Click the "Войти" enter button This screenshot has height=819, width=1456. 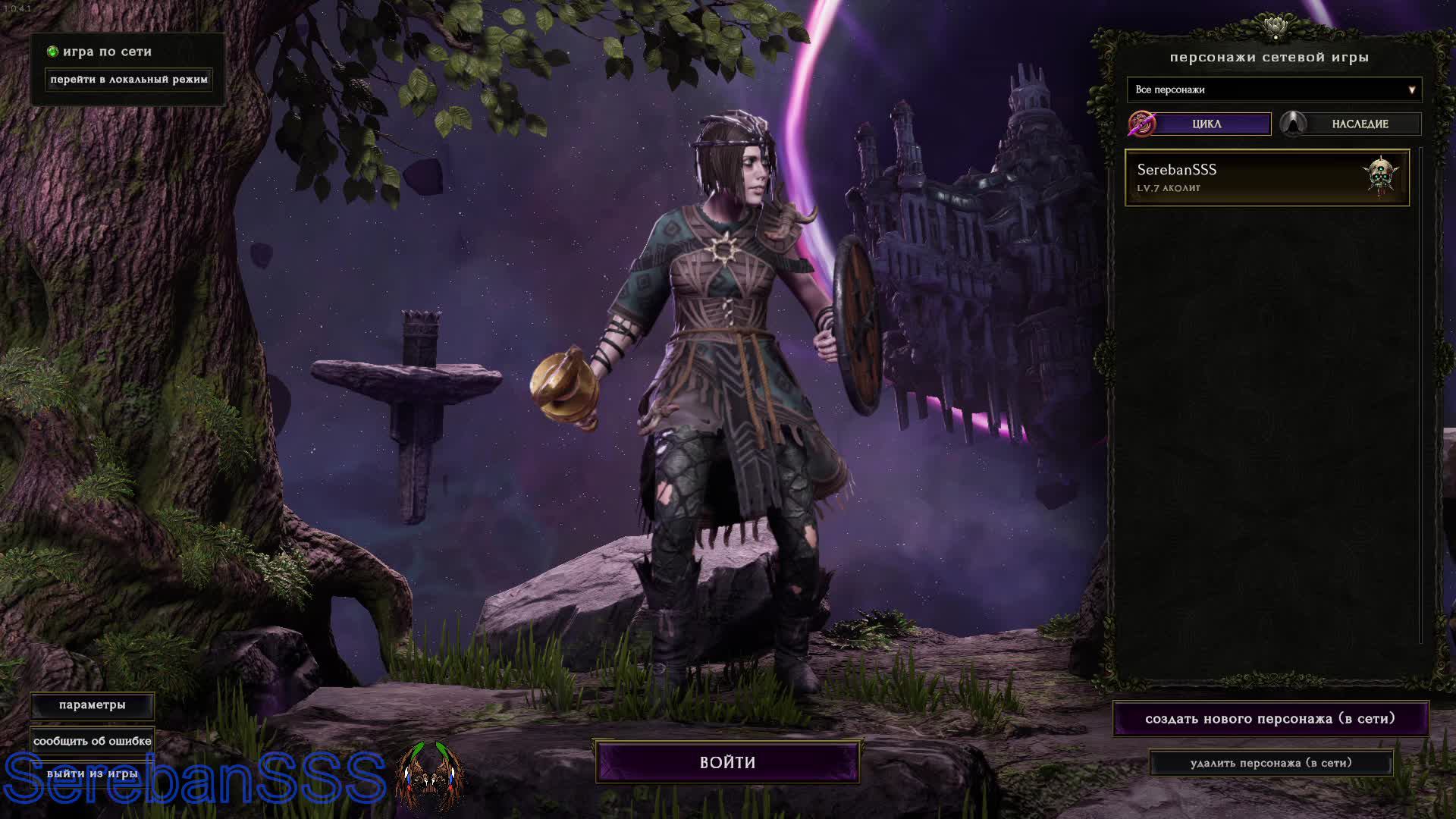point(727,762)
